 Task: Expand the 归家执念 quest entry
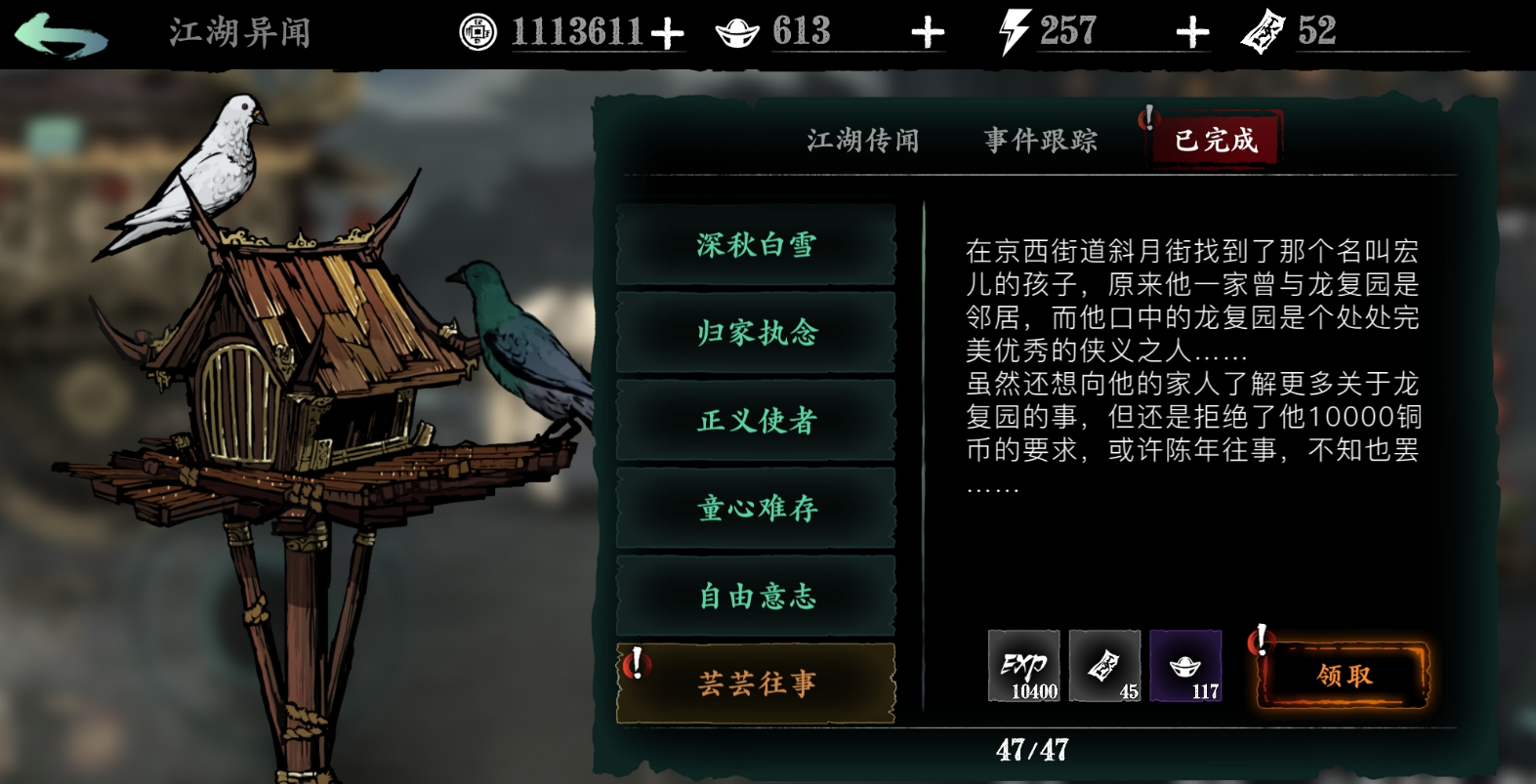(757, 334)
